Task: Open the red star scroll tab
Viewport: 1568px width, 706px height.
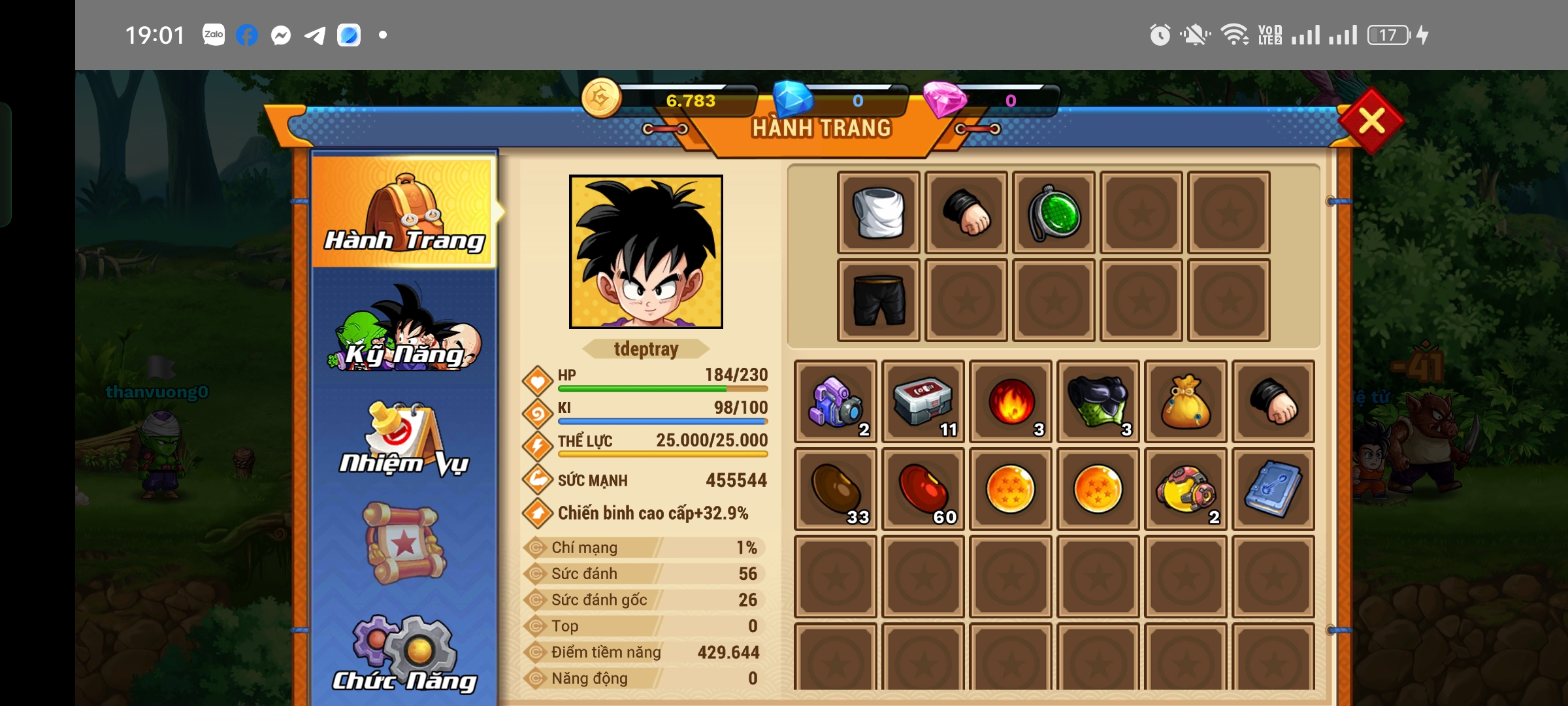Action: (404, 543)
